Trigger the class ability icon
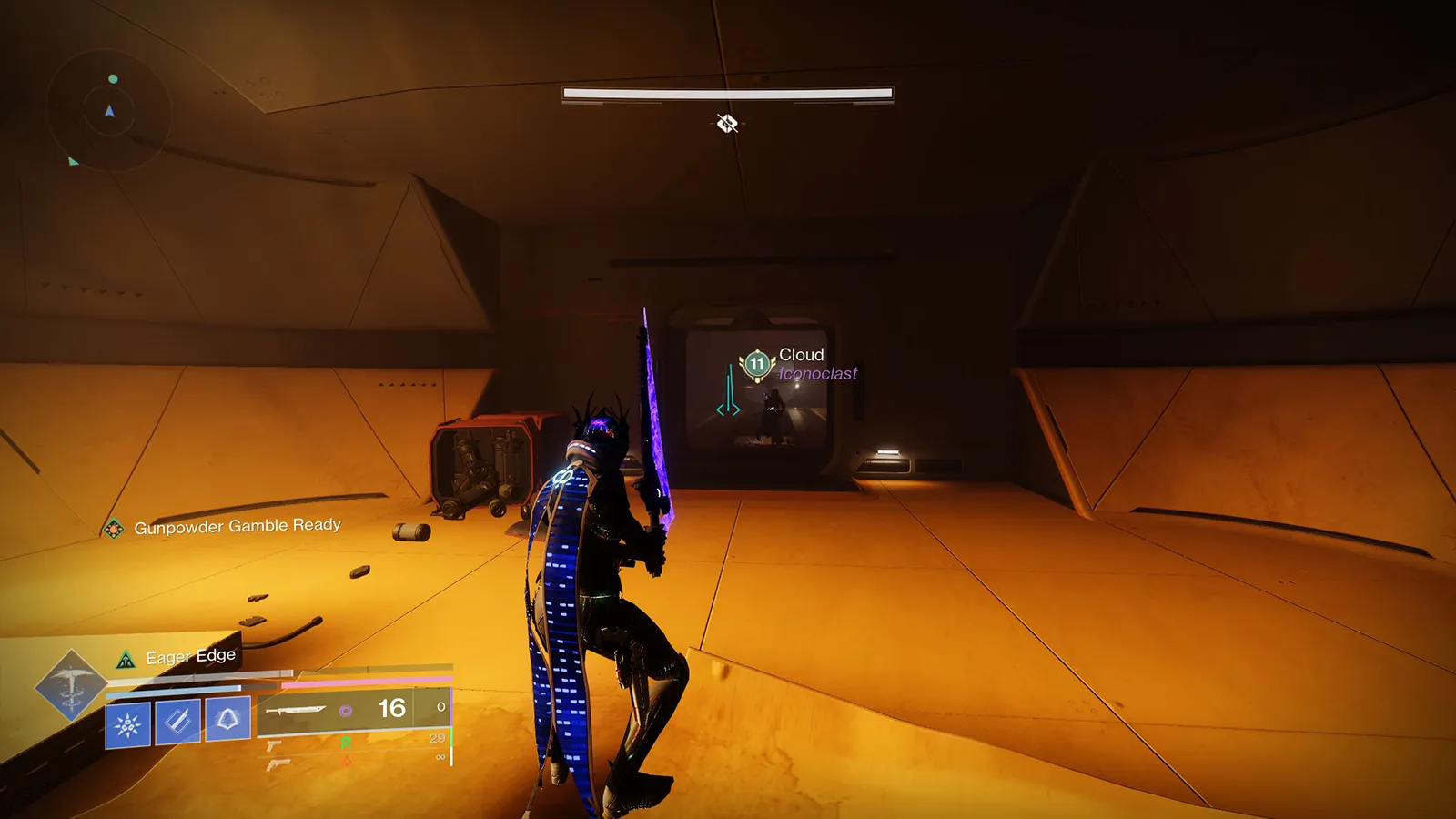Viewport: 1456px width, 819px height. click(x=227, y=720)
